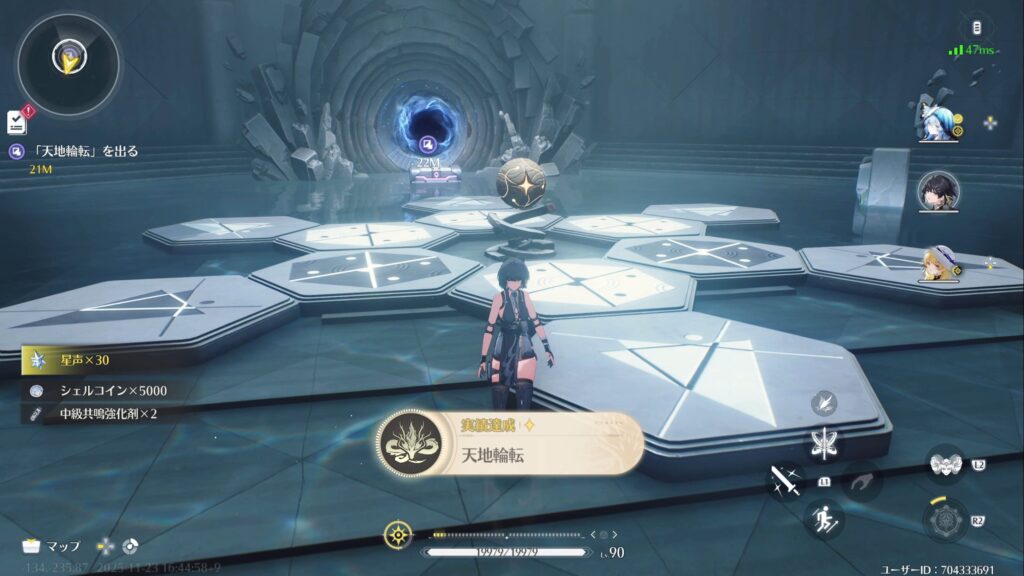The height and width of the screenshot is (576, 1024).
Task: Open the battery status menu icon
Action: [x=975, y=28]
